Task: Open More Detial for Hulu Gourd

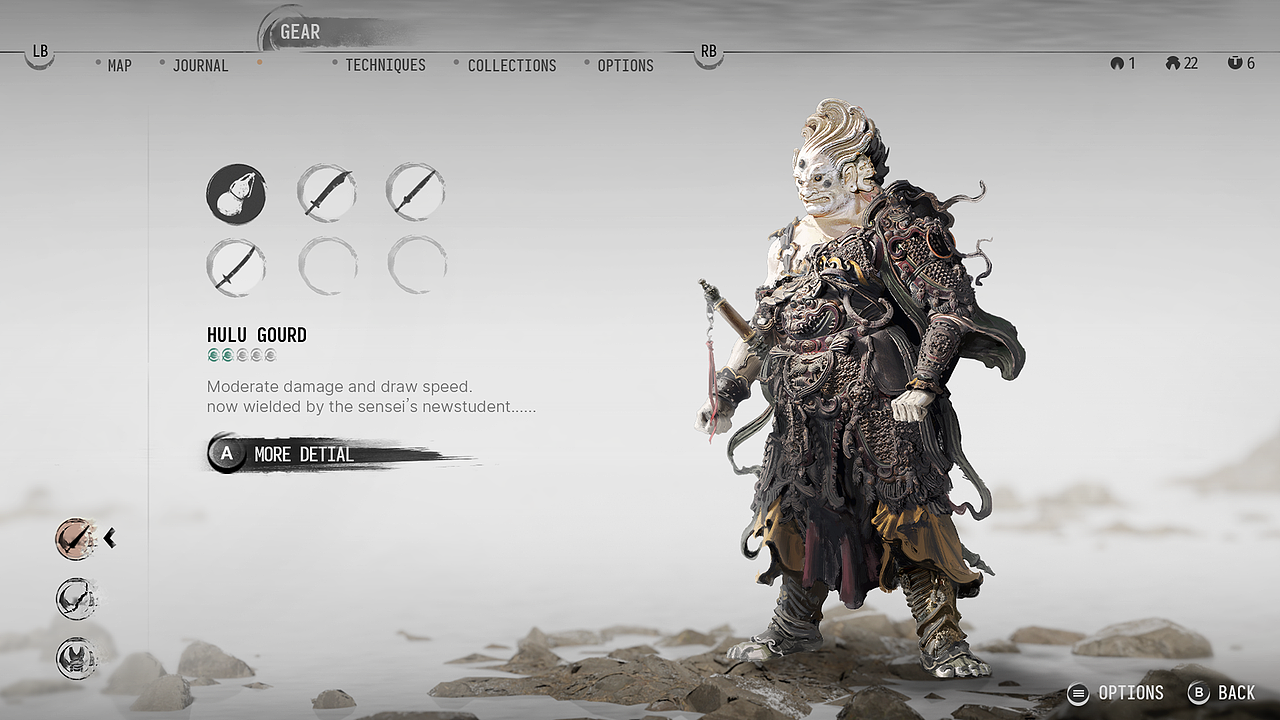Action: [302, 454]
